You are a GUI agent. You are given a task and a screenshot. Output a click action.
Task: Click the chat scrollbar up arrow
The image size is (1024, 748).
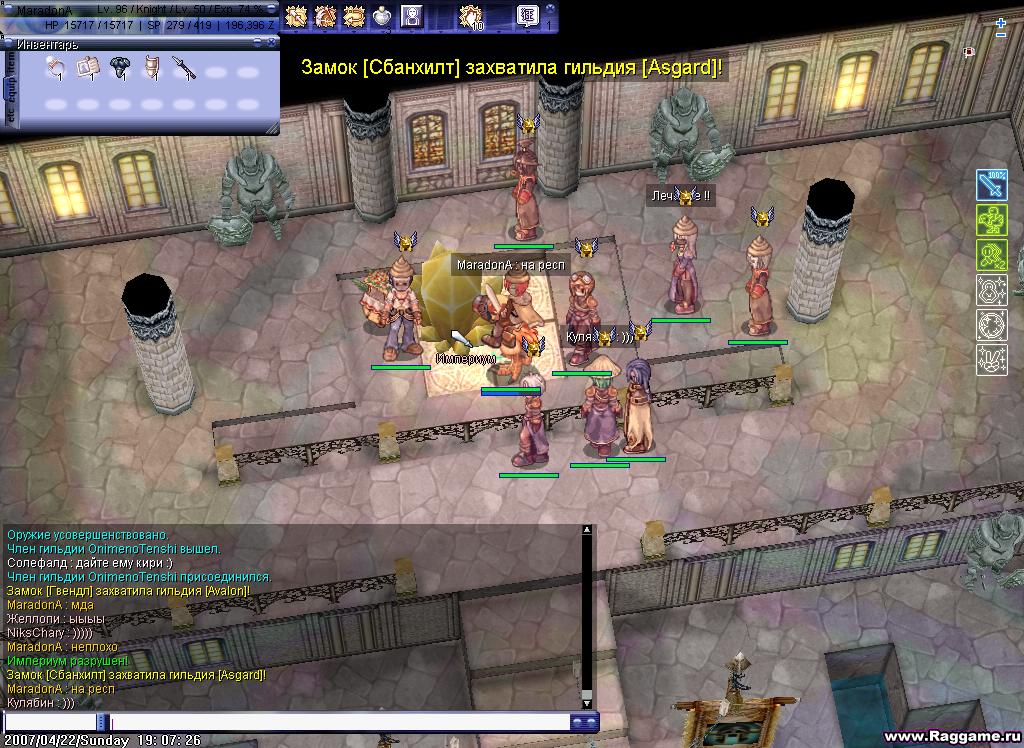coord(587,530)
